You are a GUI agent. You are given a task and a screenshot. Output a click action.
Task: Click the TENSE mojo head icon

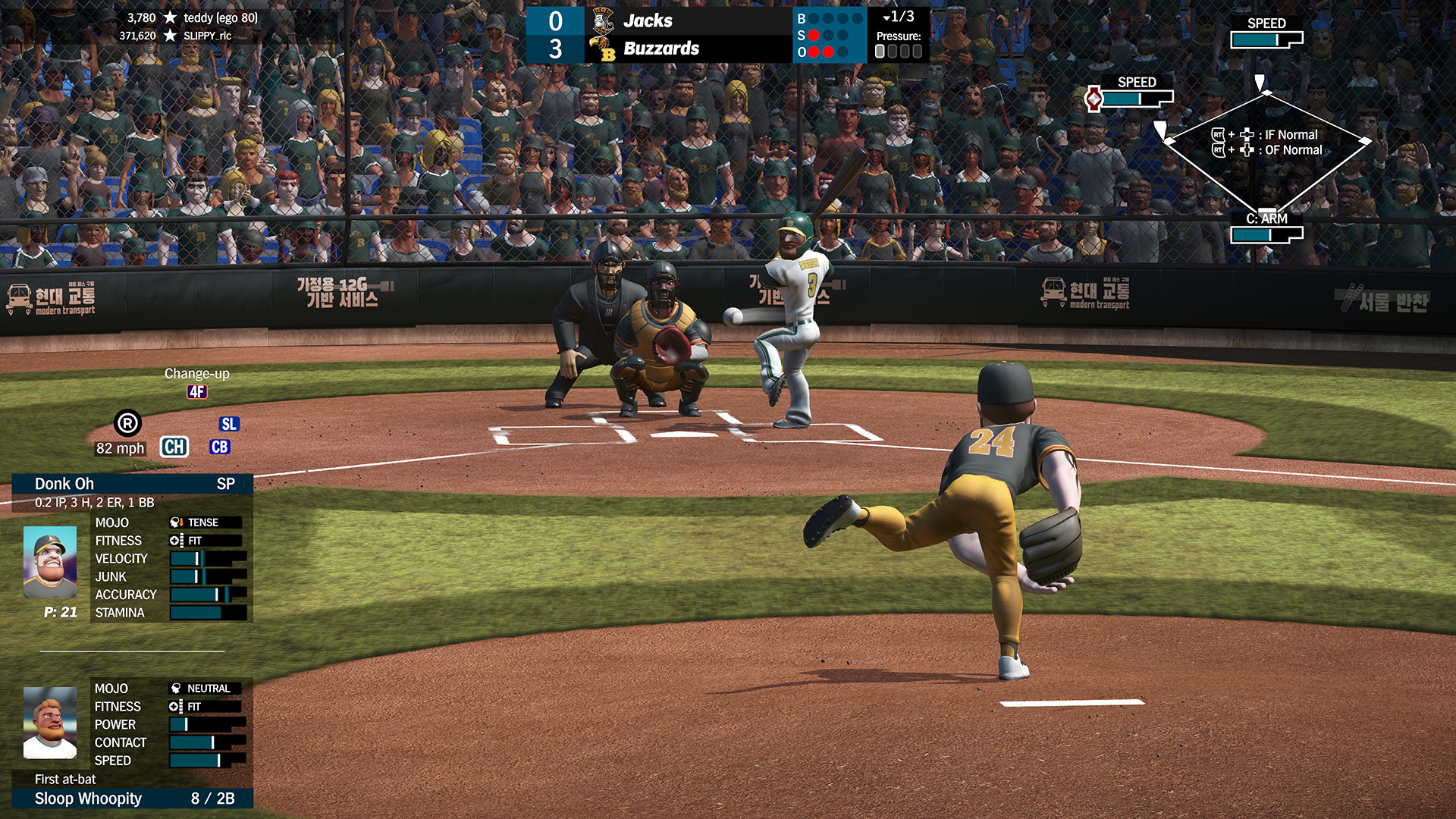[176, 522]
